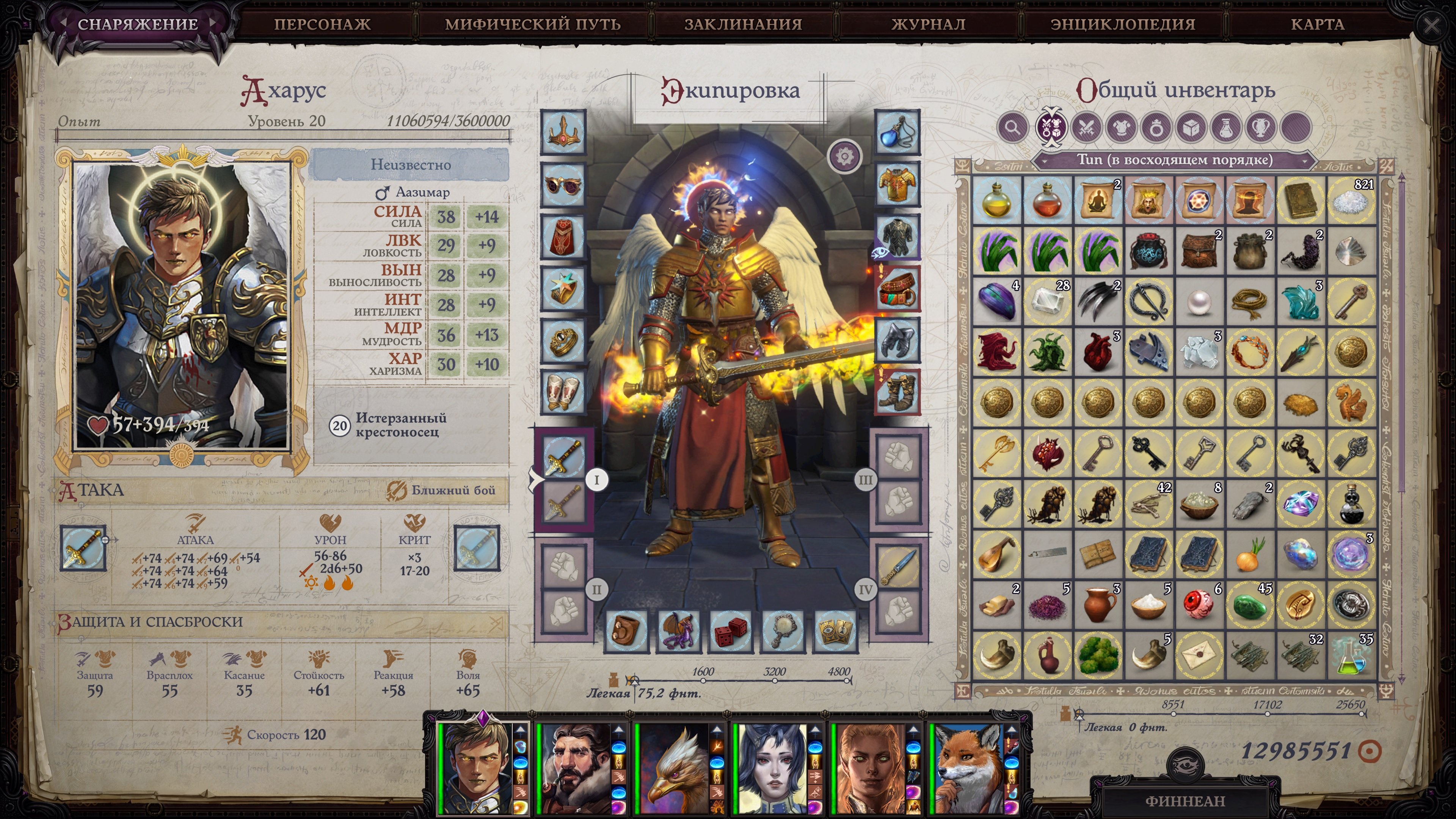Go to the ЗАКЛИНАНИЯ tab
Viewport: 1456px width, 819px height.
point(743,24)
